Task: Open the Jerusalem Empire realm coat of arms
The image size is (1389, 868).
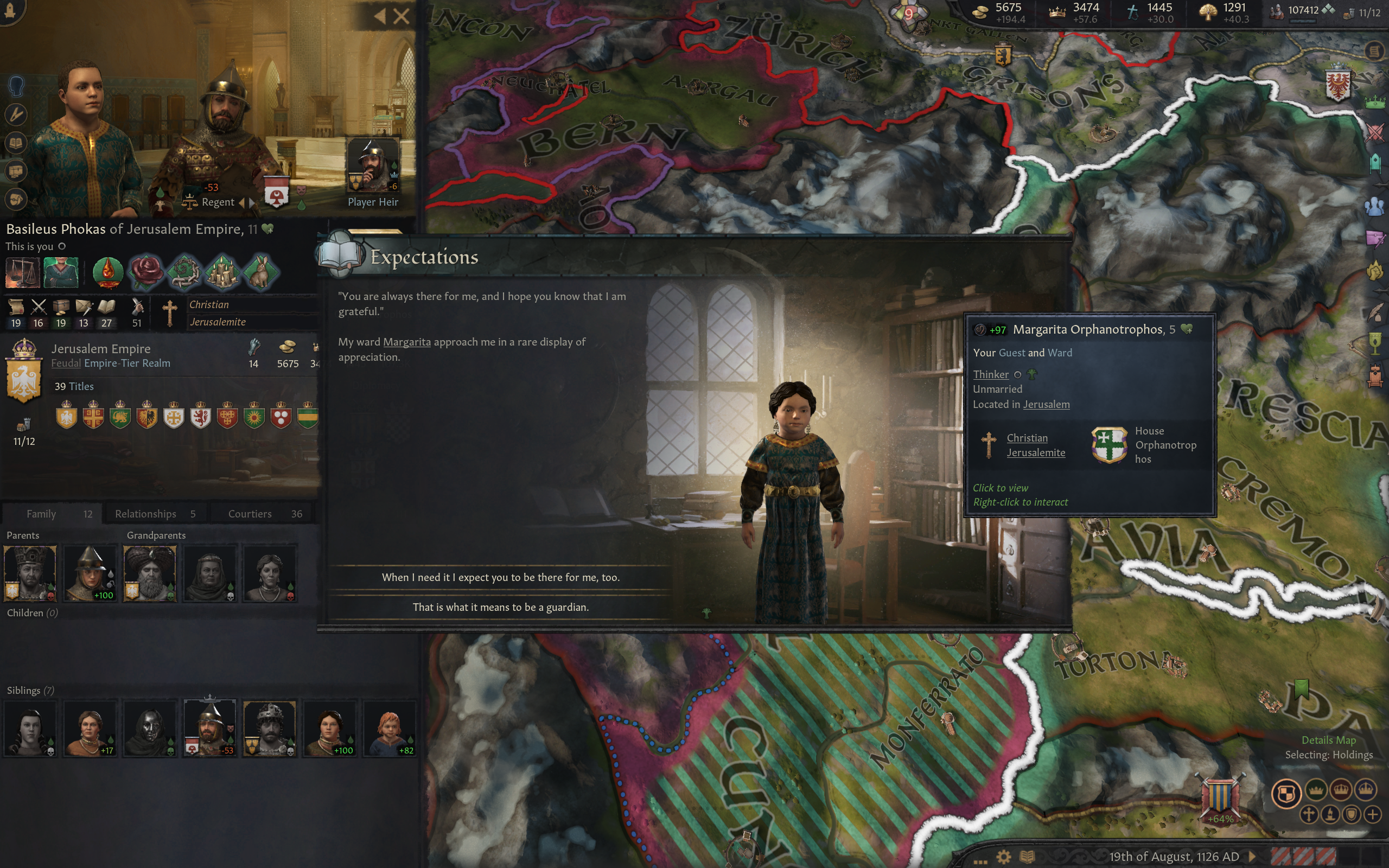Action: [x=23, y=373]
